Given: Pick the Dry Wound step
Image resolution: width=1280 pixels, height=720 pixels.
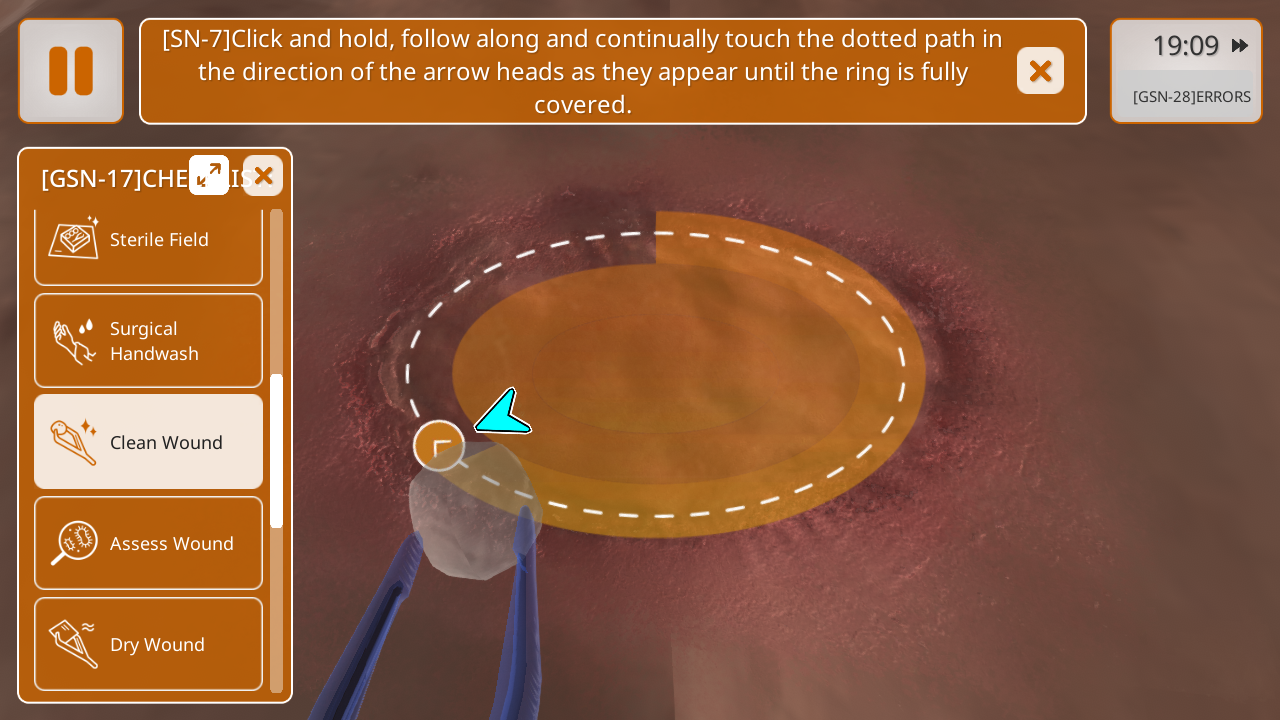Looking at the screenshot, I should point(148,644).
